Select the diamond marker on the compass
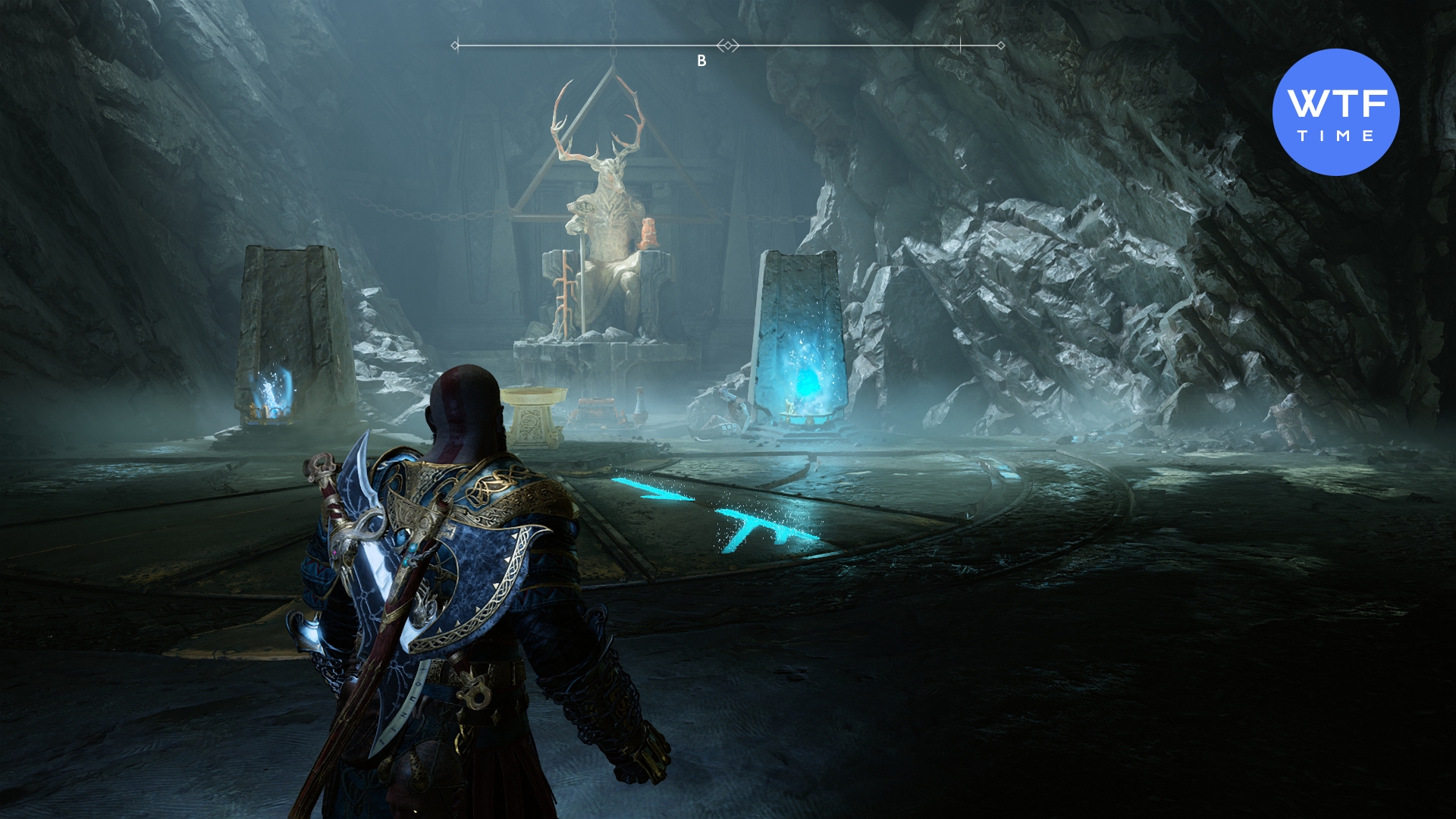 728,46
